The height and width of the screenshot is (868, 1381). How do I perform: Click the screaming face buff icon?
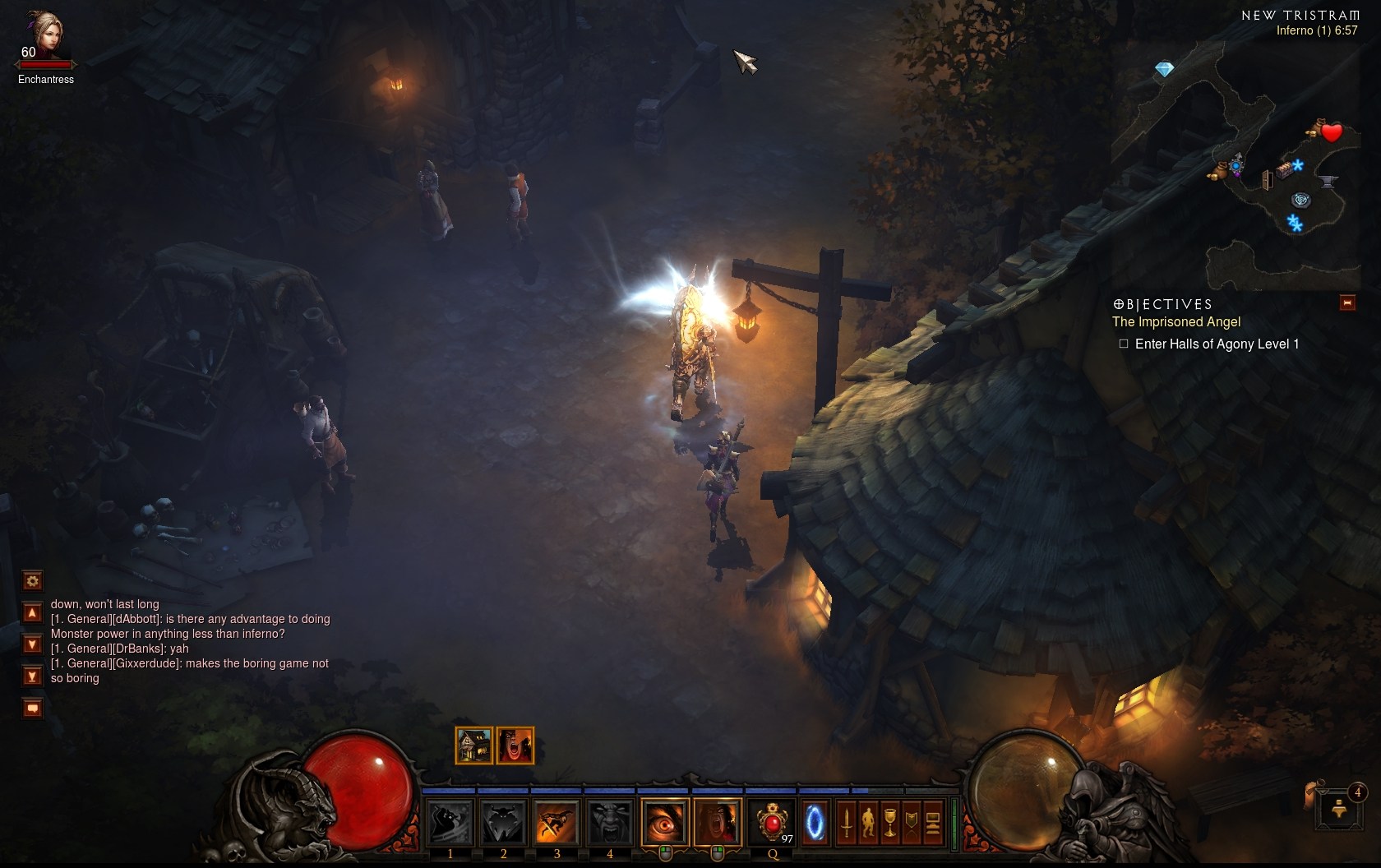pos(515,746)
